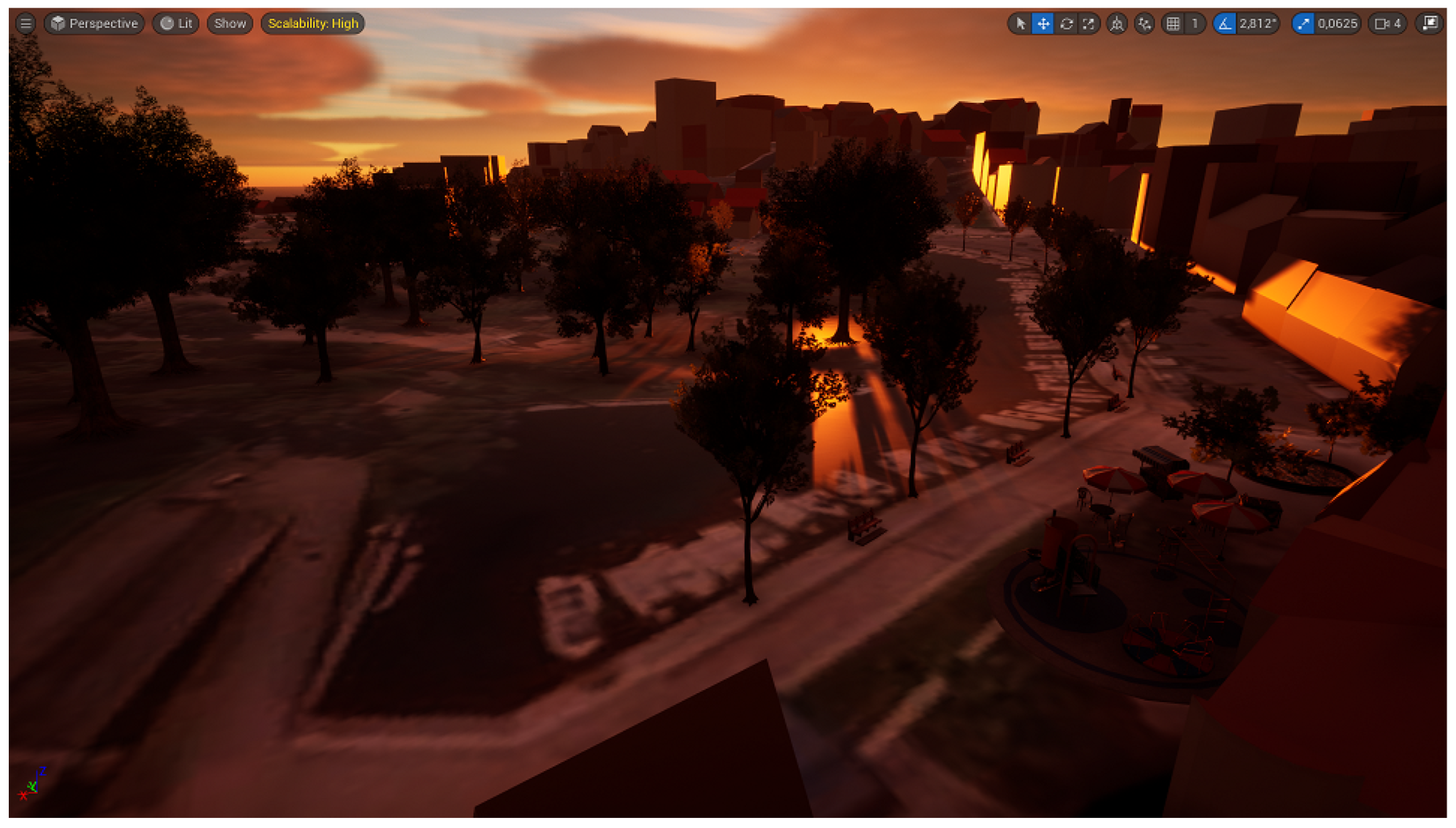
Task: Maximize or restore the viewport layout
Action: [1430, 24]
